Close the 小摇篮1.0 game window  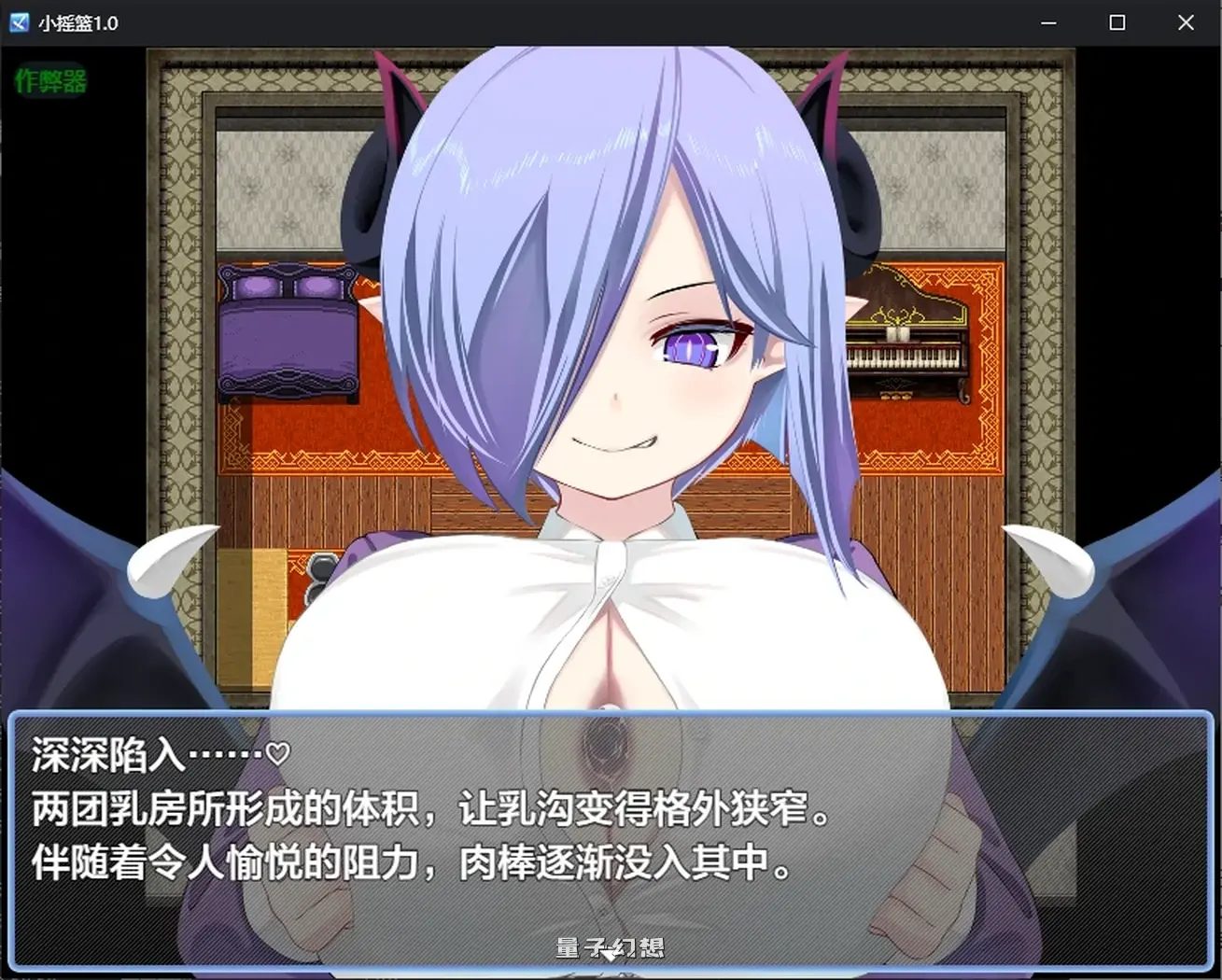[x=1186, y=21]
